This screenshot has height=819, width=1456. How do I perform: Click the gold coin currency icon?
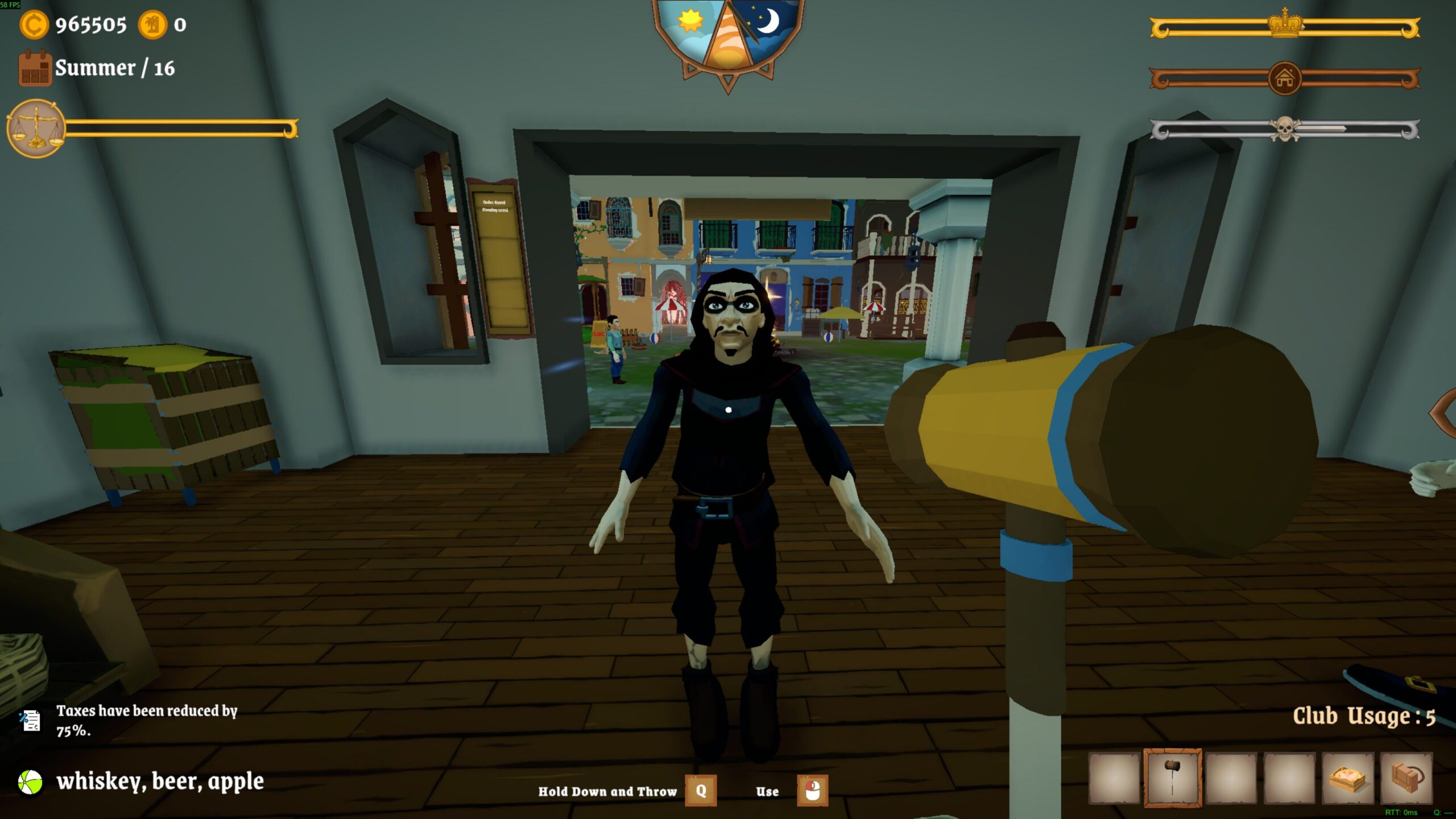[34, 26]
